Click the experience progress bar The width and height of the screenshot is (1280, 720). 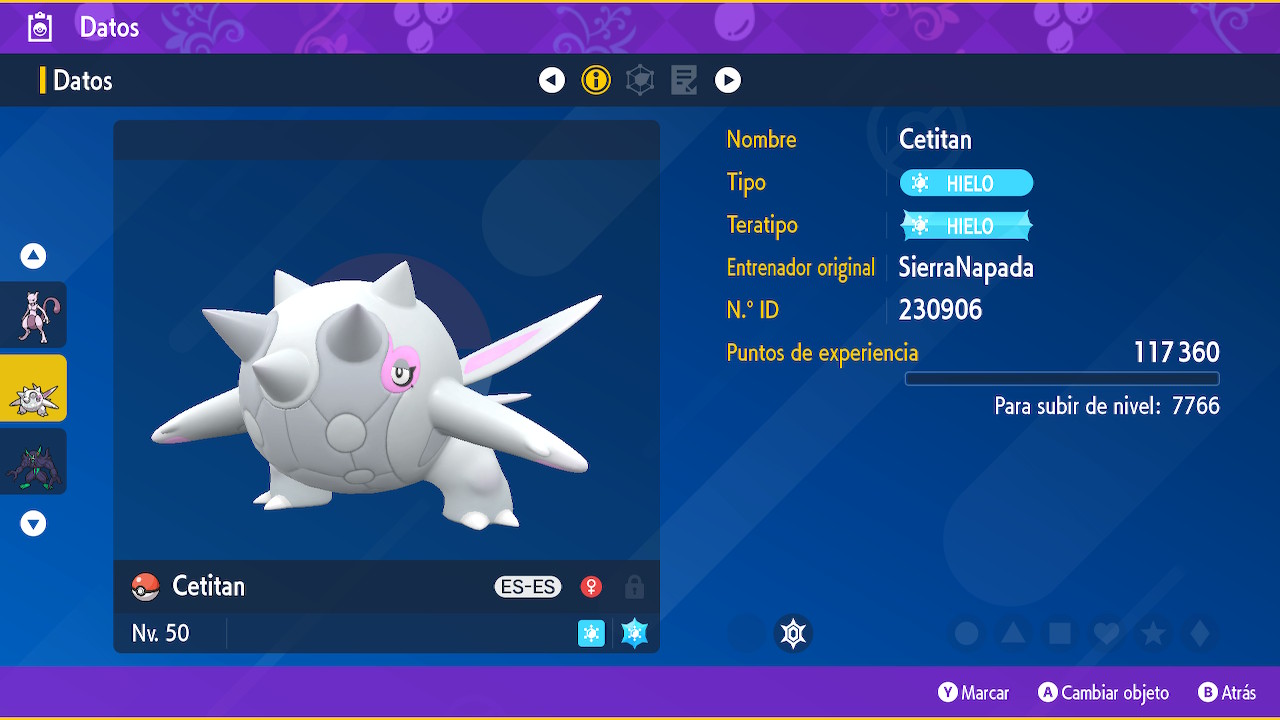tap(1062, 378)
